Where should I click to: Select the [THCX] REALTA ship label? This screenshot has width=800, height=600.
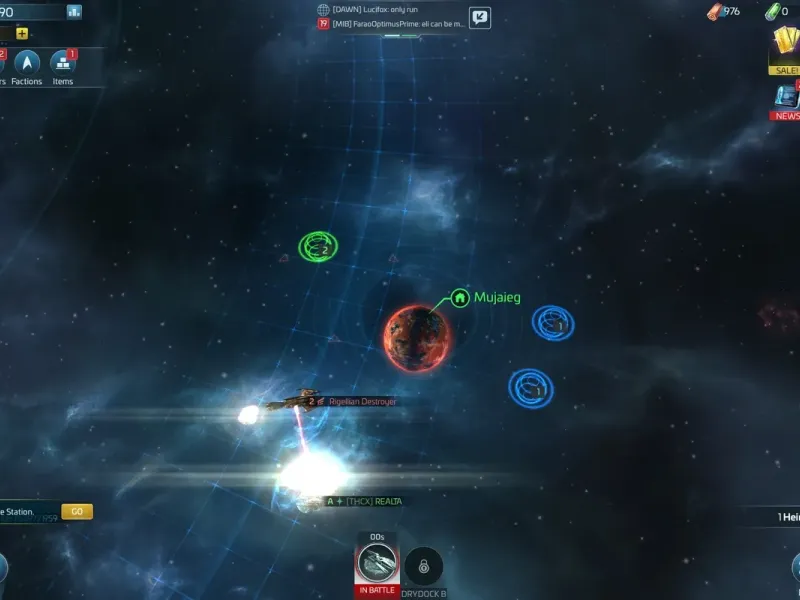(x=373, y=501)
